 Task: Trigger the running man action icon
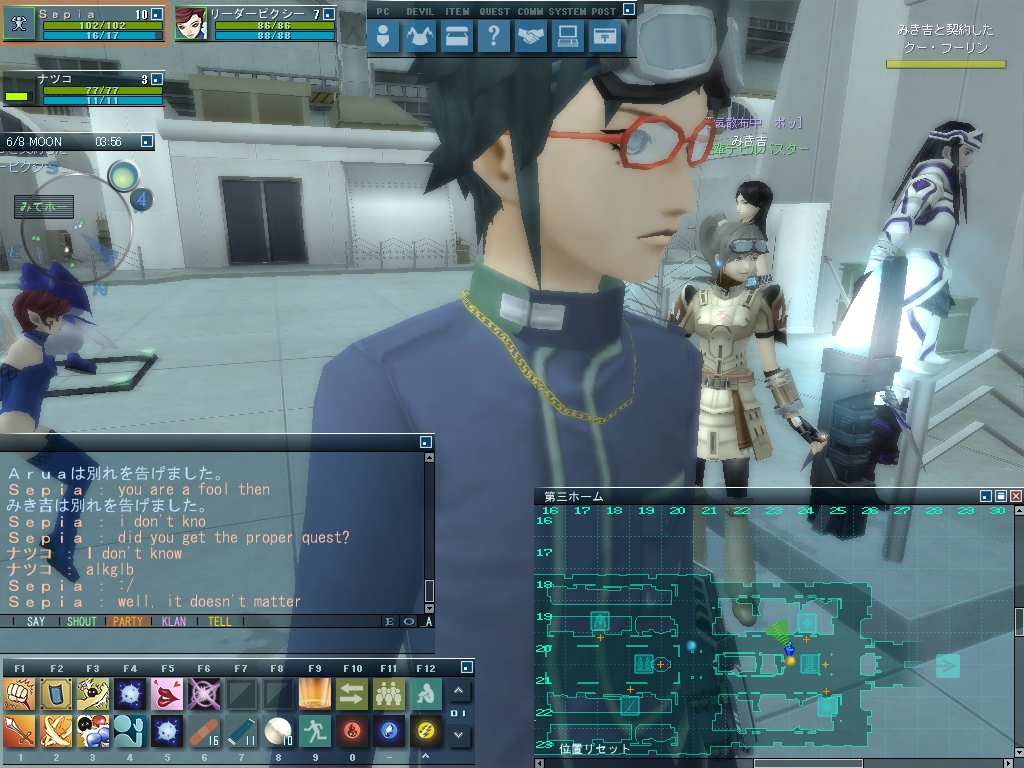click(315, 731)
